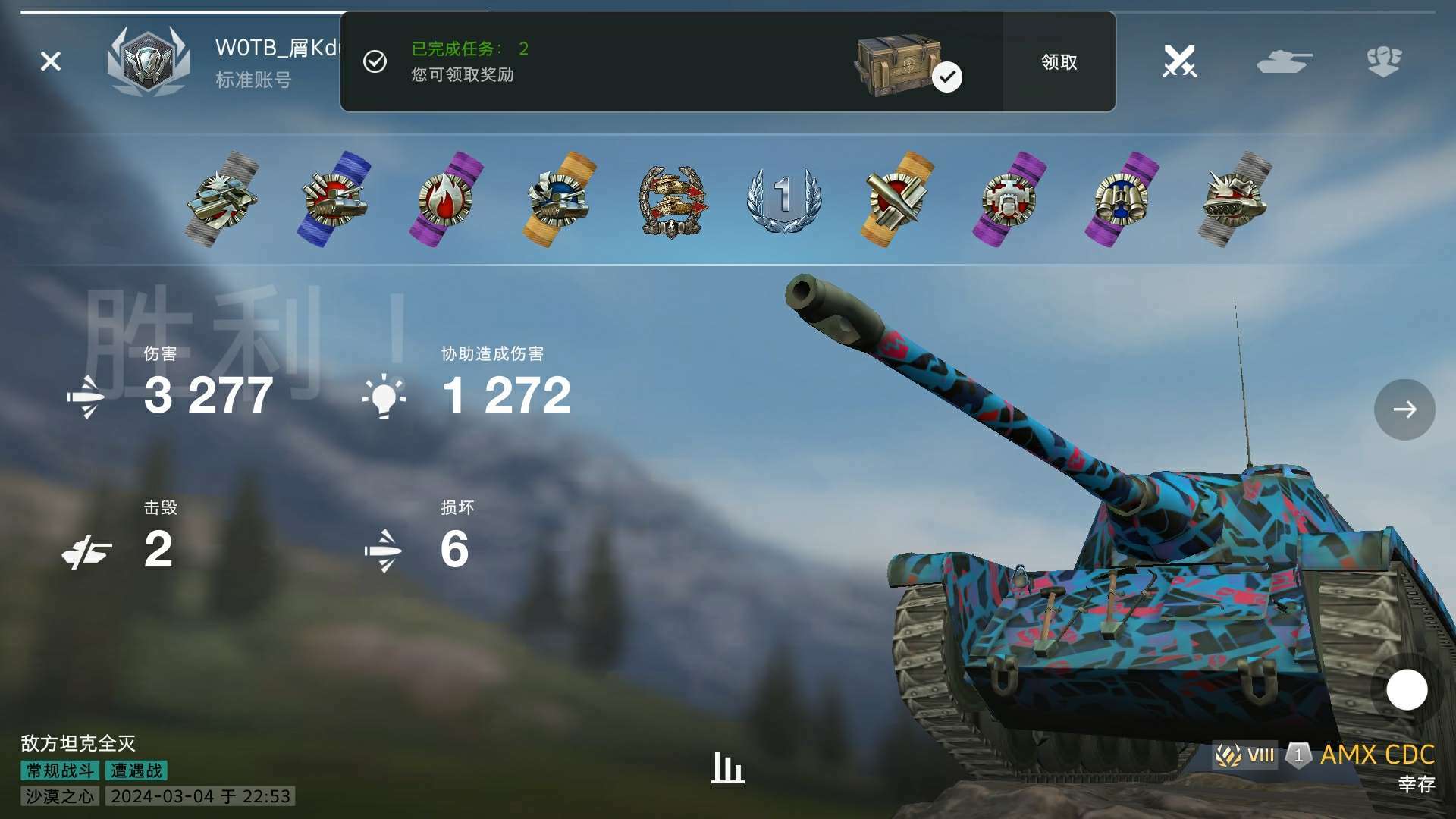Switch to the tank silhouette tab
1456x819 pixels.
coord(1283,61)
